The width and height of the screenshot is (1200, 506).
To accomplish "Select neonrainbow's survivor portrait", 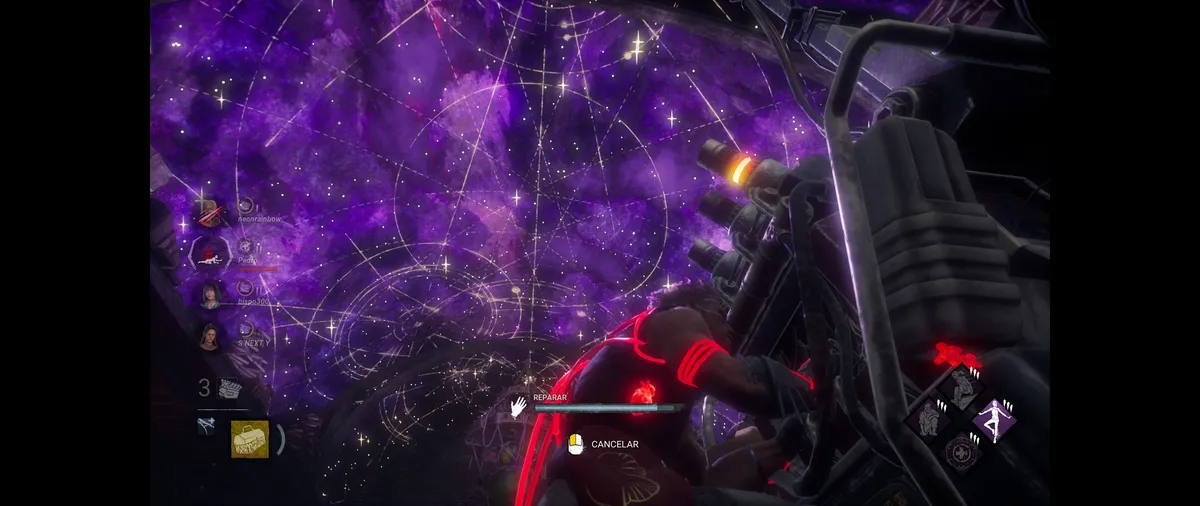I will coord(210,213).
